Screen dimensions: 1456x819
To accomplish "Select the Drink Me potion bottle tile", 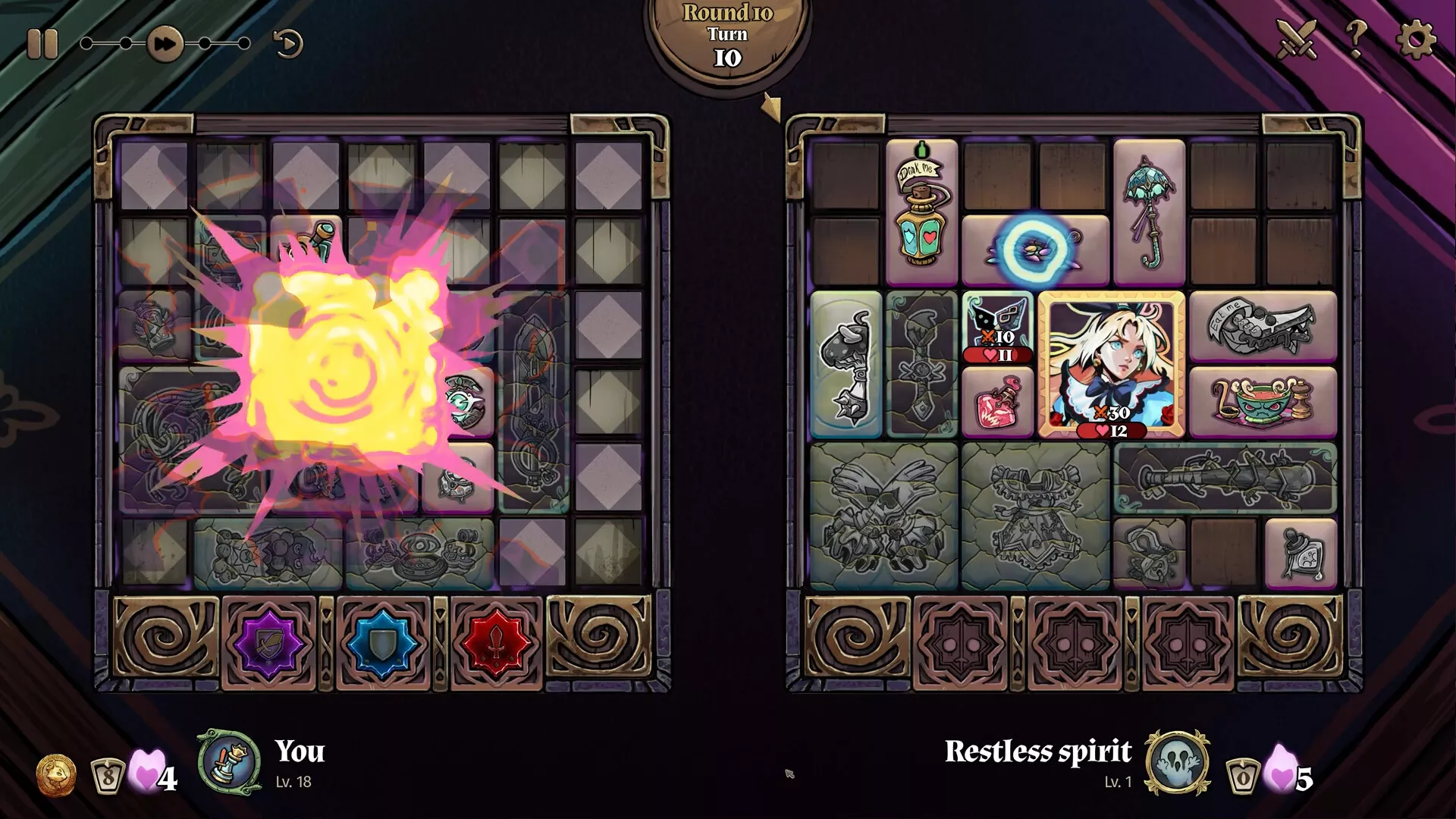I will click(921, 212).
